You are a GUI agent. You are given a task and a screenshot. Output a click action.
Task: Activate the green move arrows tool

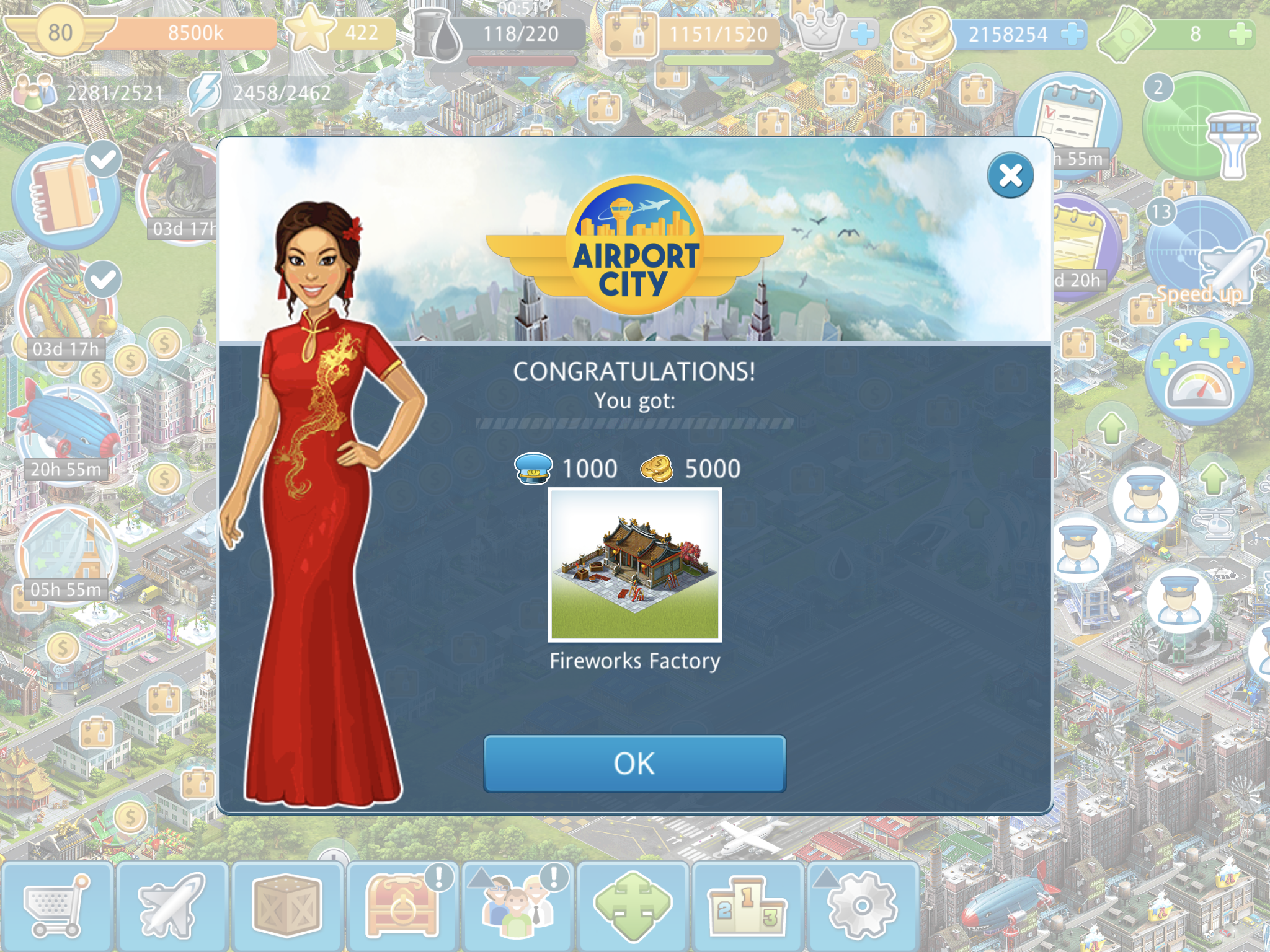tap(633, 906)
